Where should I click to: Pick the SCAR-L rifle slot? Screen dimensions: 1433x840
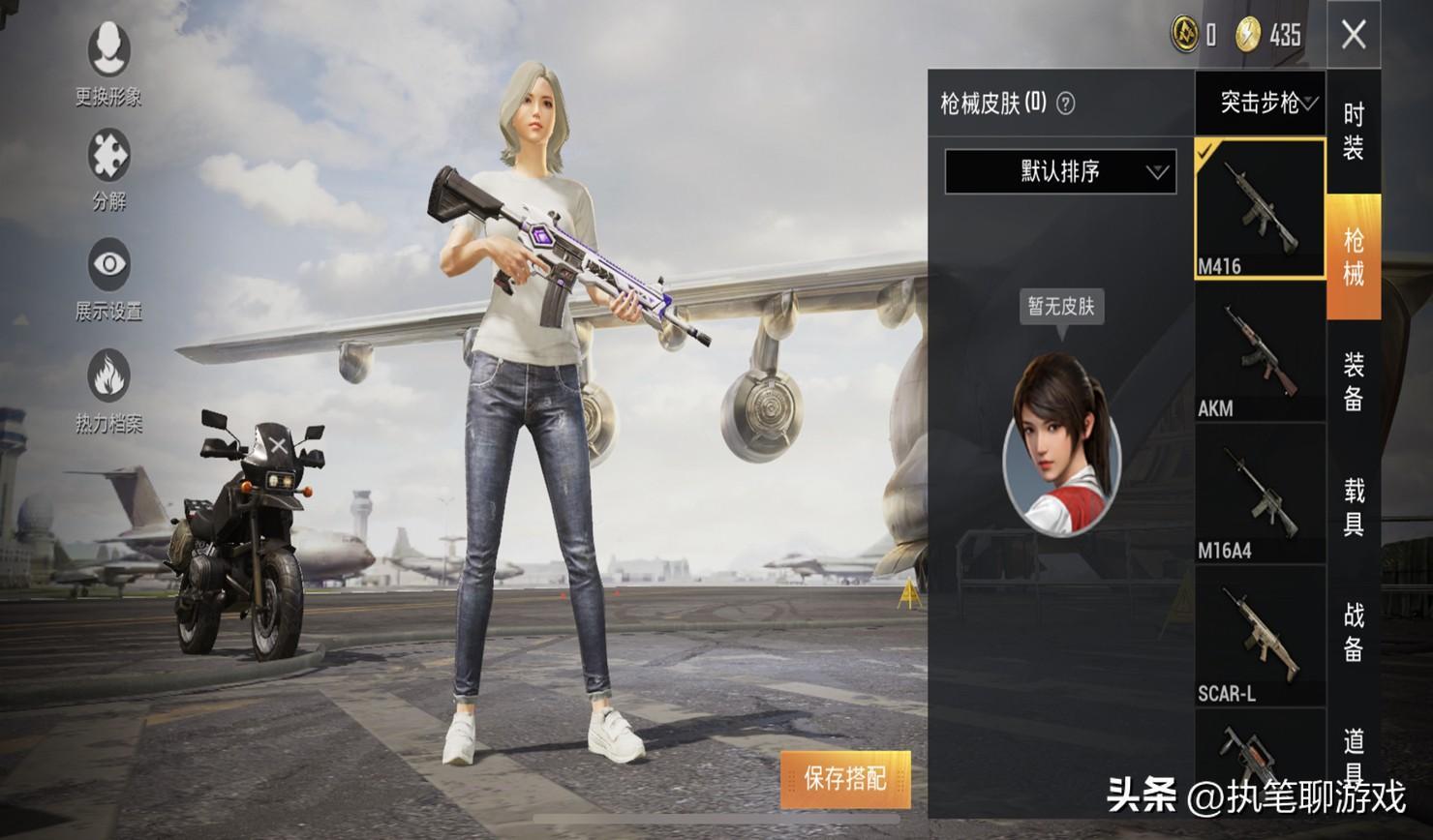pyautogui.click(x=1260, y=636)
